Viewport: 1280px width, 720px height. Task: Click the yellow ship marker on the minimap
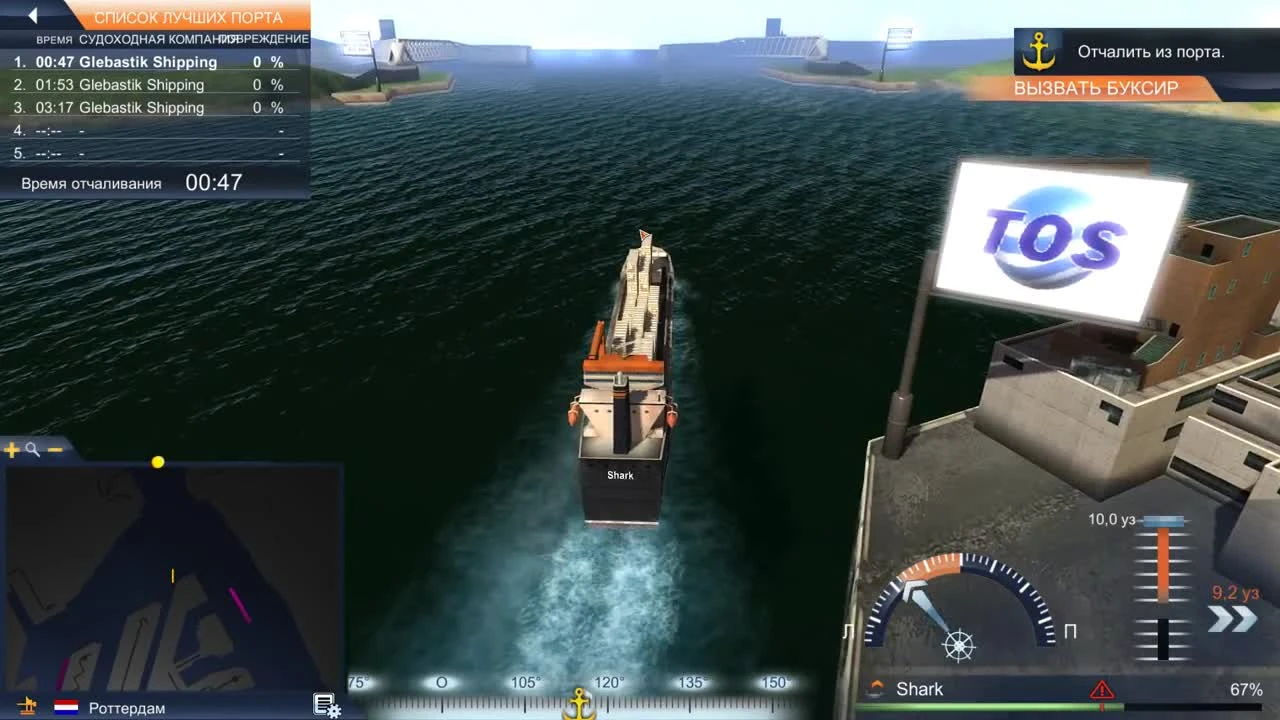click(158, 462)
